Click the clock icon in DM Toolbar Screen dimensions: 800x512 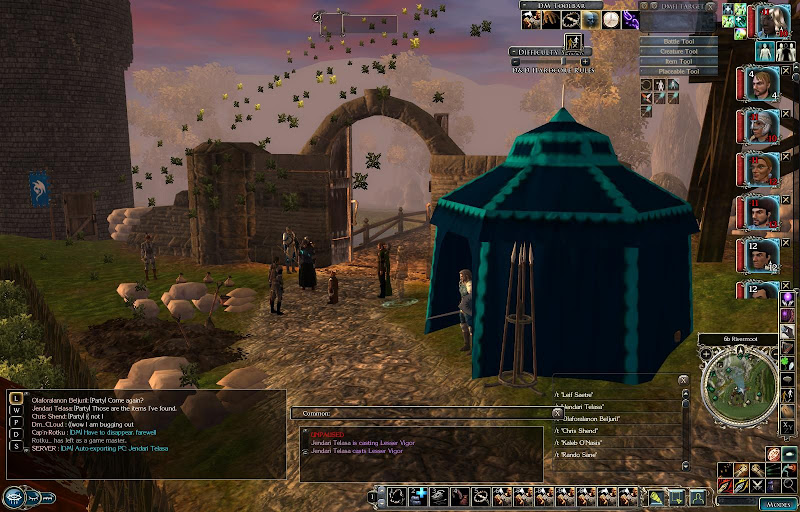coord(610,19)
